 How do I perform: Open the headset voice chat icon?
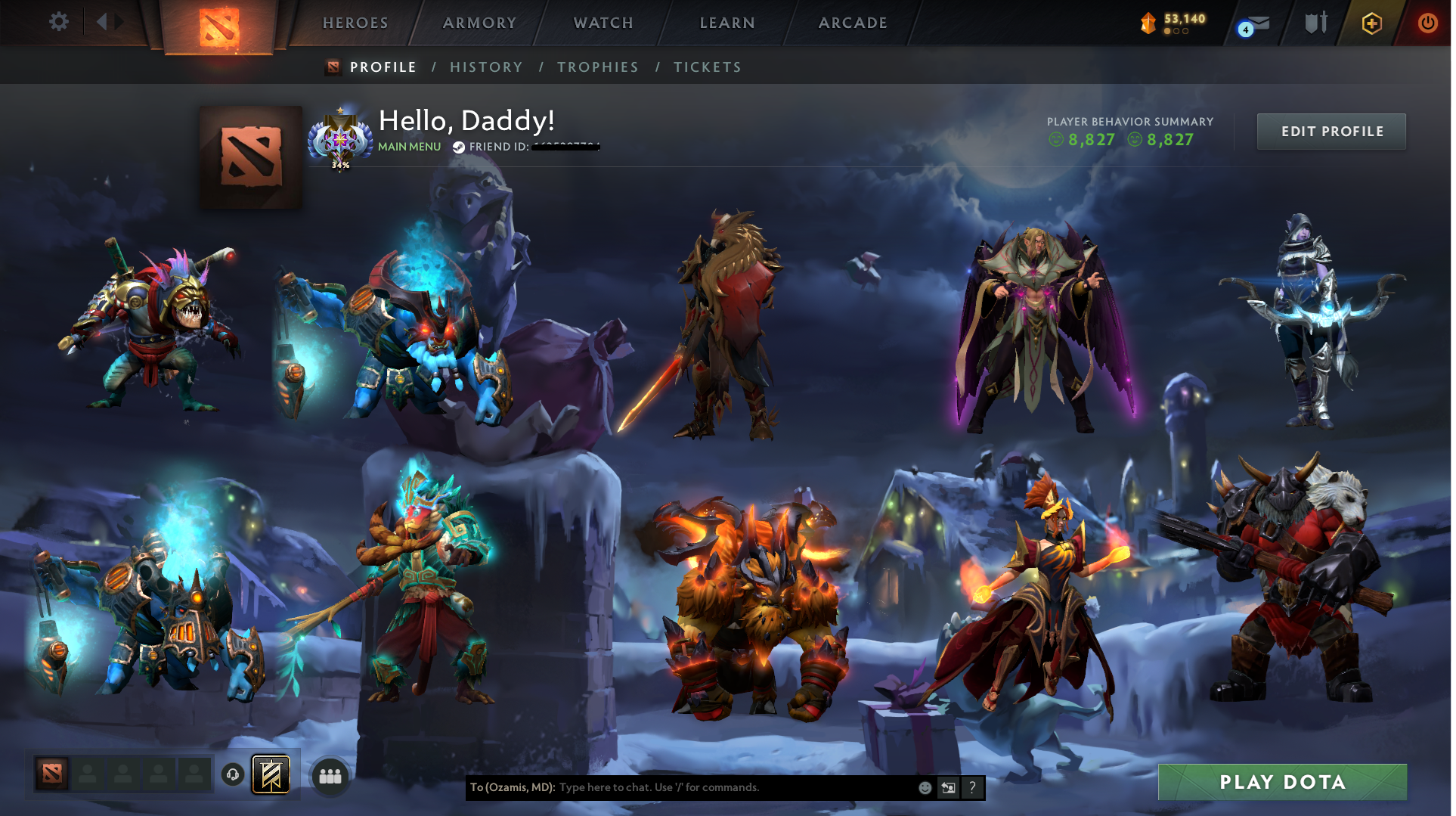click(x=232, y=775)
